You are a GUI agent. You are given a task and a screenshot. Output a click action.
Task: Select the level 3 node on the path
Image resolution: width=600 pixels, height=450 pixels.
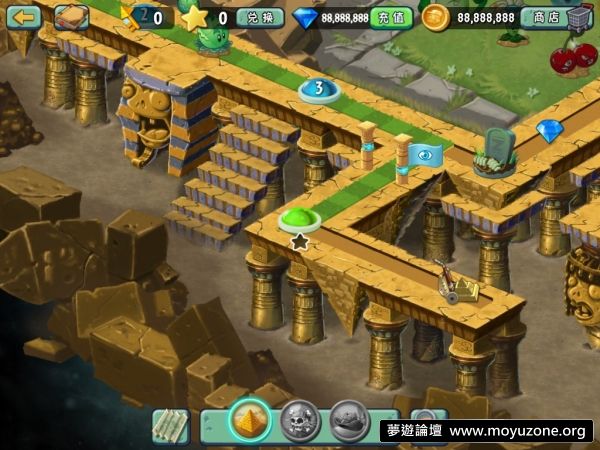pyautogui.click(x=319, y=90)
